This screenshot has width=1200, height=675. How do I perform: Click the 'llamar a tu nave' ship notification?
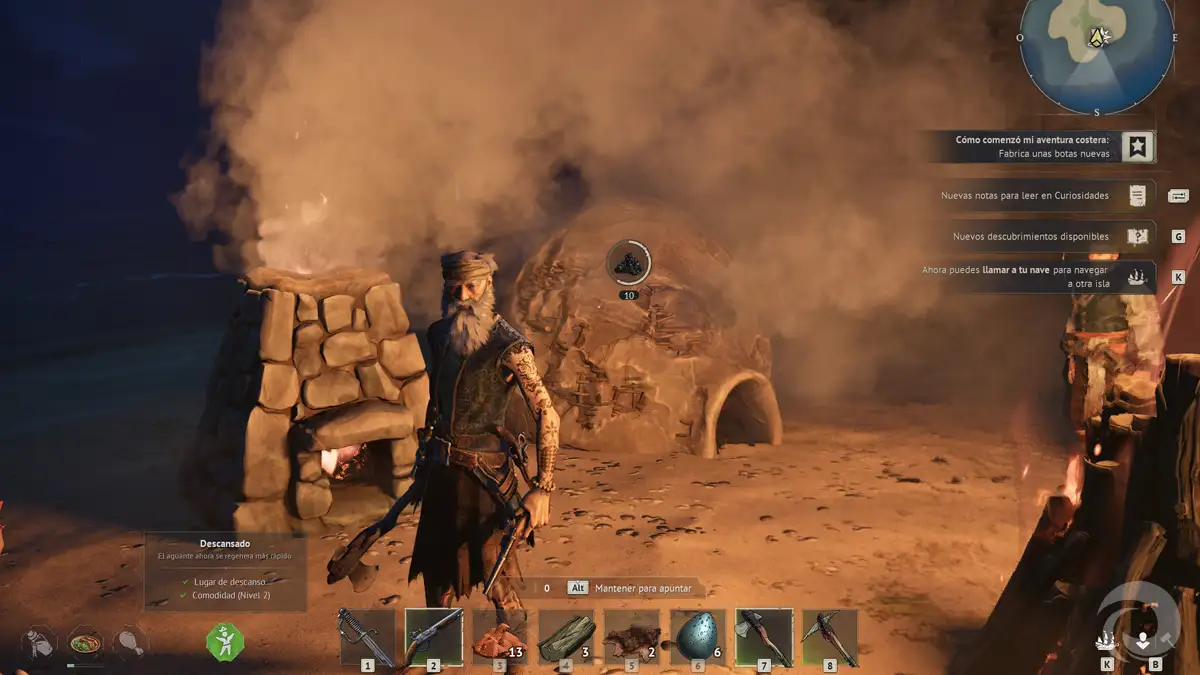(1040, 277)
